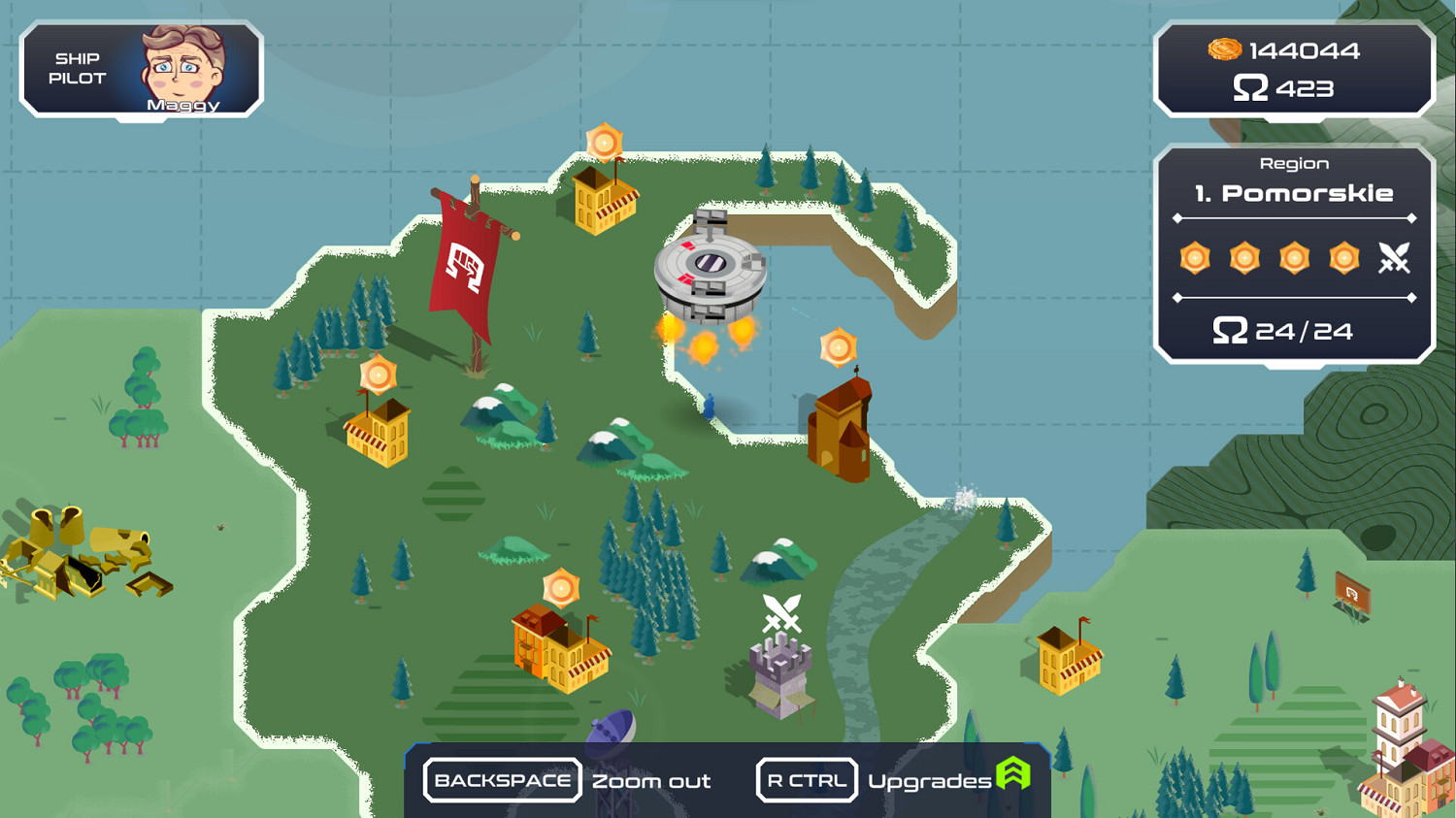Screen dimensions: 1456x818
Task: Click the crossed swords icon in the region panel
Action: [x=1395, y=258]
